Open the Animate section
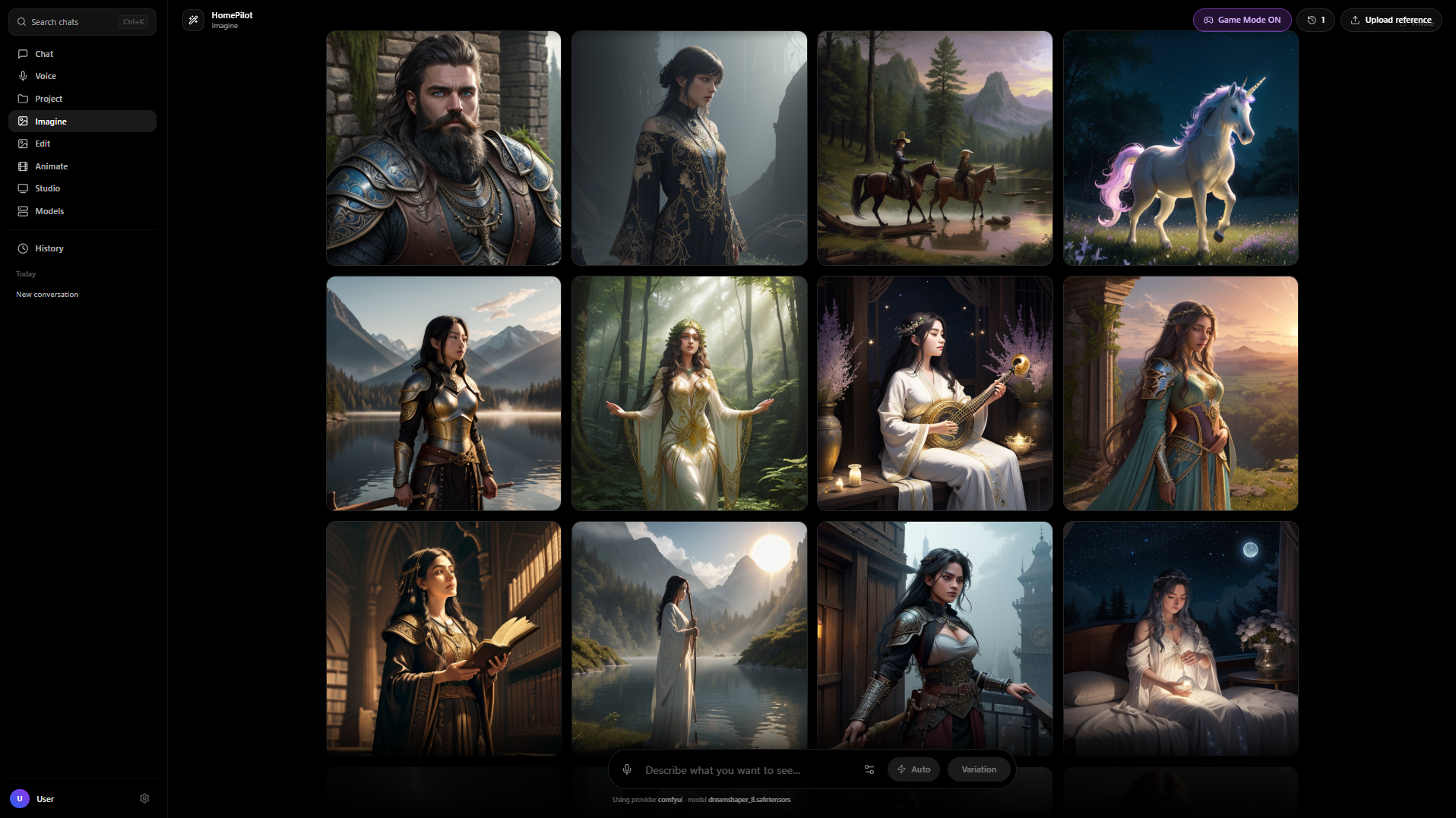 (52, 166)
